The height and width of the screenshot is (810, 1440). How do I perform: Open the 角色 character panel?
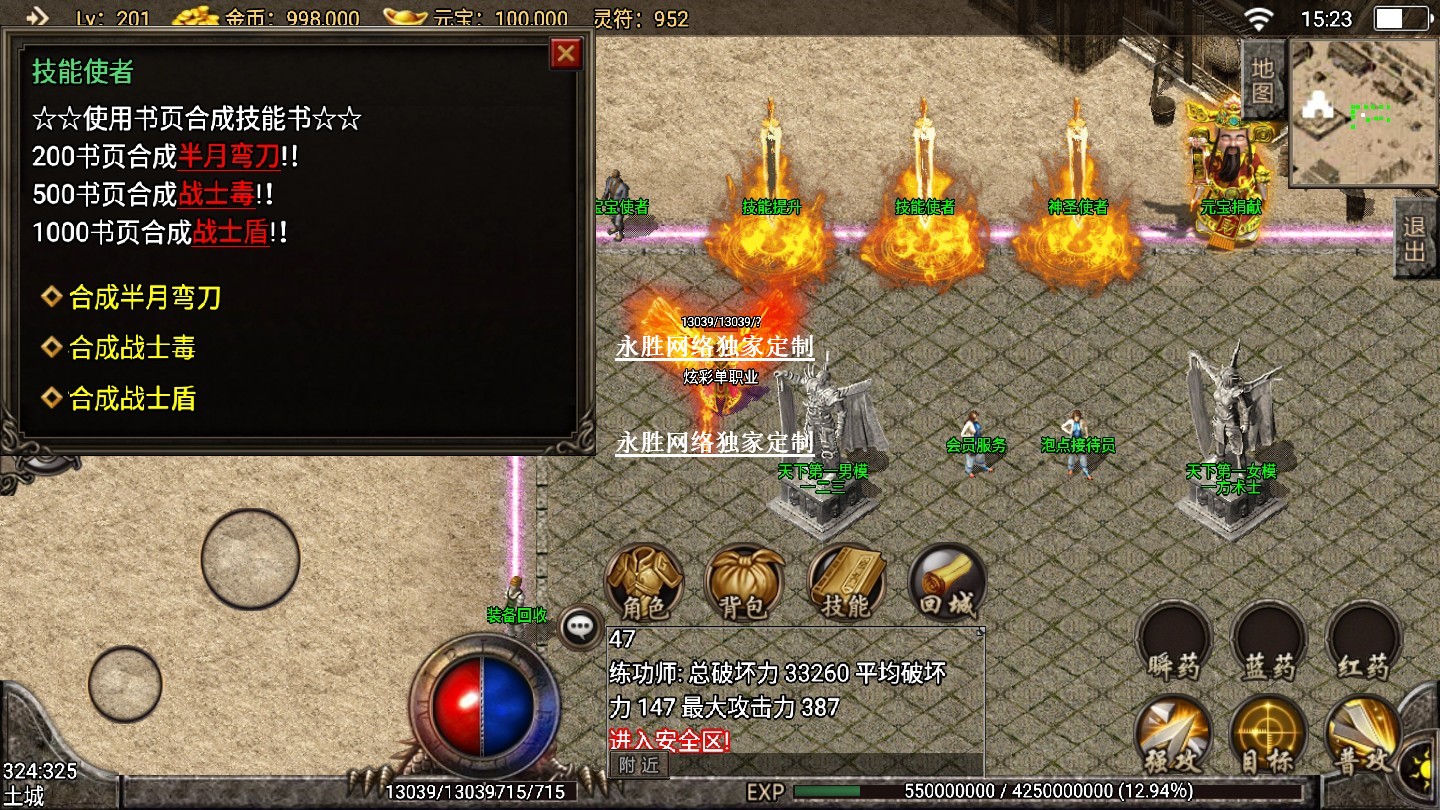pyautogui.click(x=644, y=583)
